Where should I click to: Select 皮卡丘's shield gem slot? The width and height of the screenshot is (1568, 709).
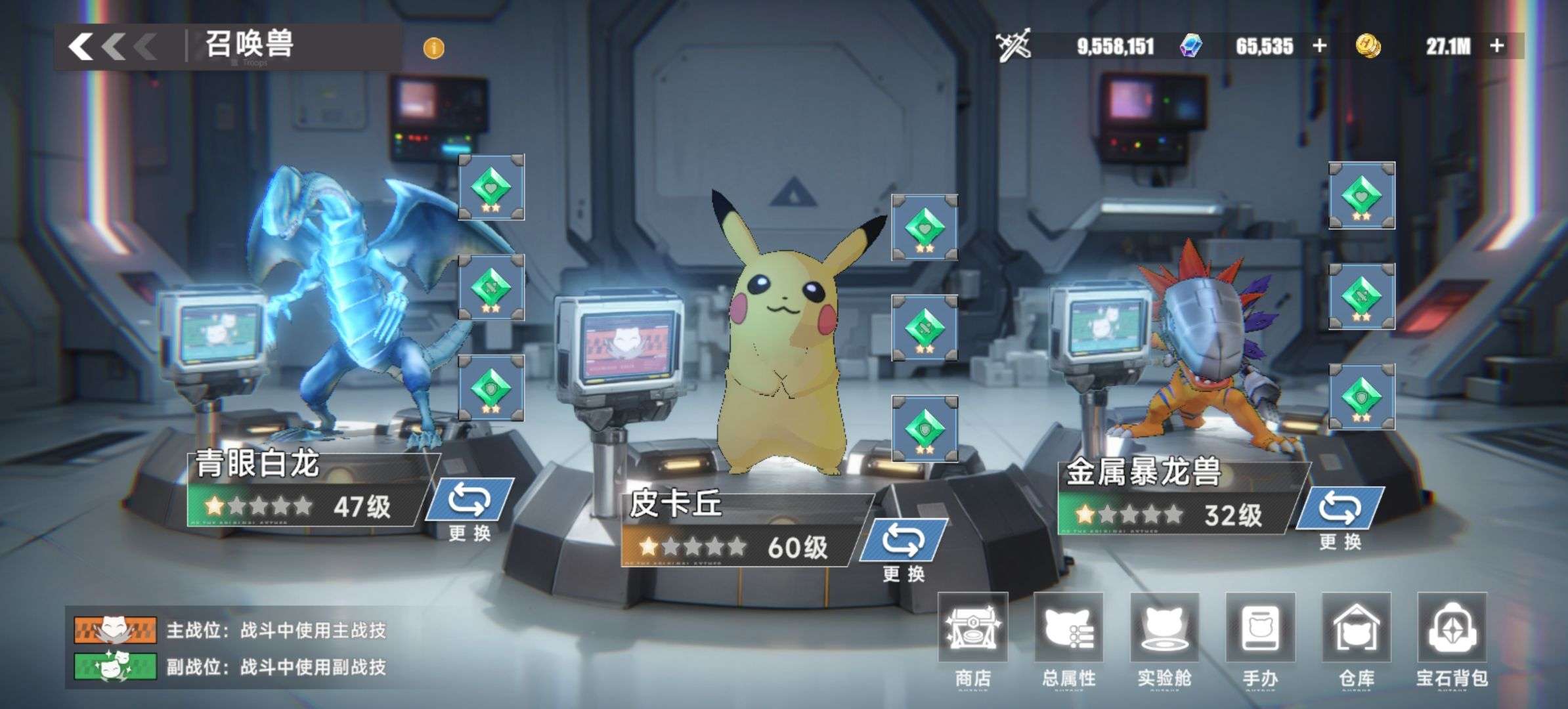pos(924,429)
